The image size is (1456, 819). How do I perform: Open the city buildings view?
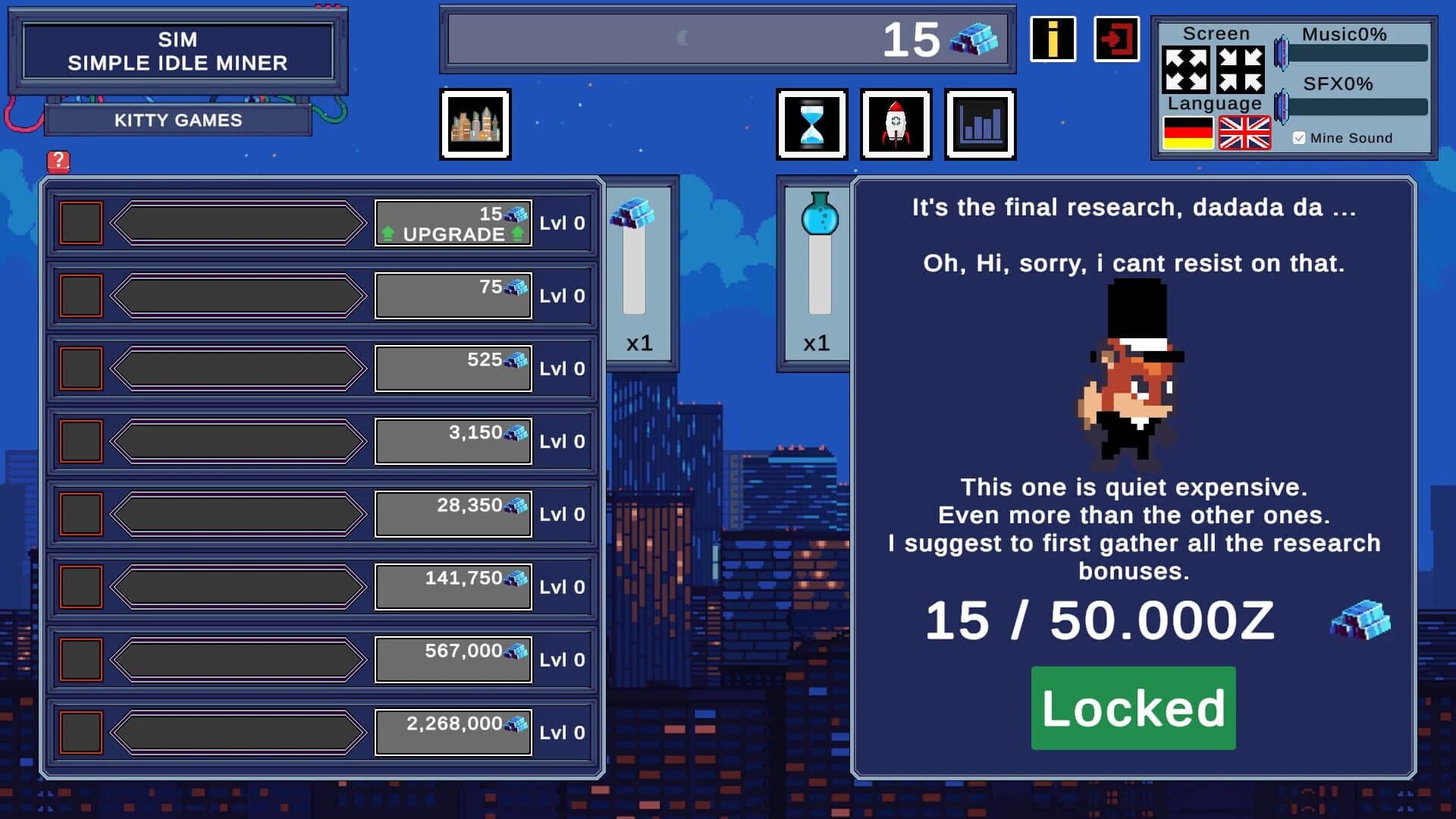475,124
